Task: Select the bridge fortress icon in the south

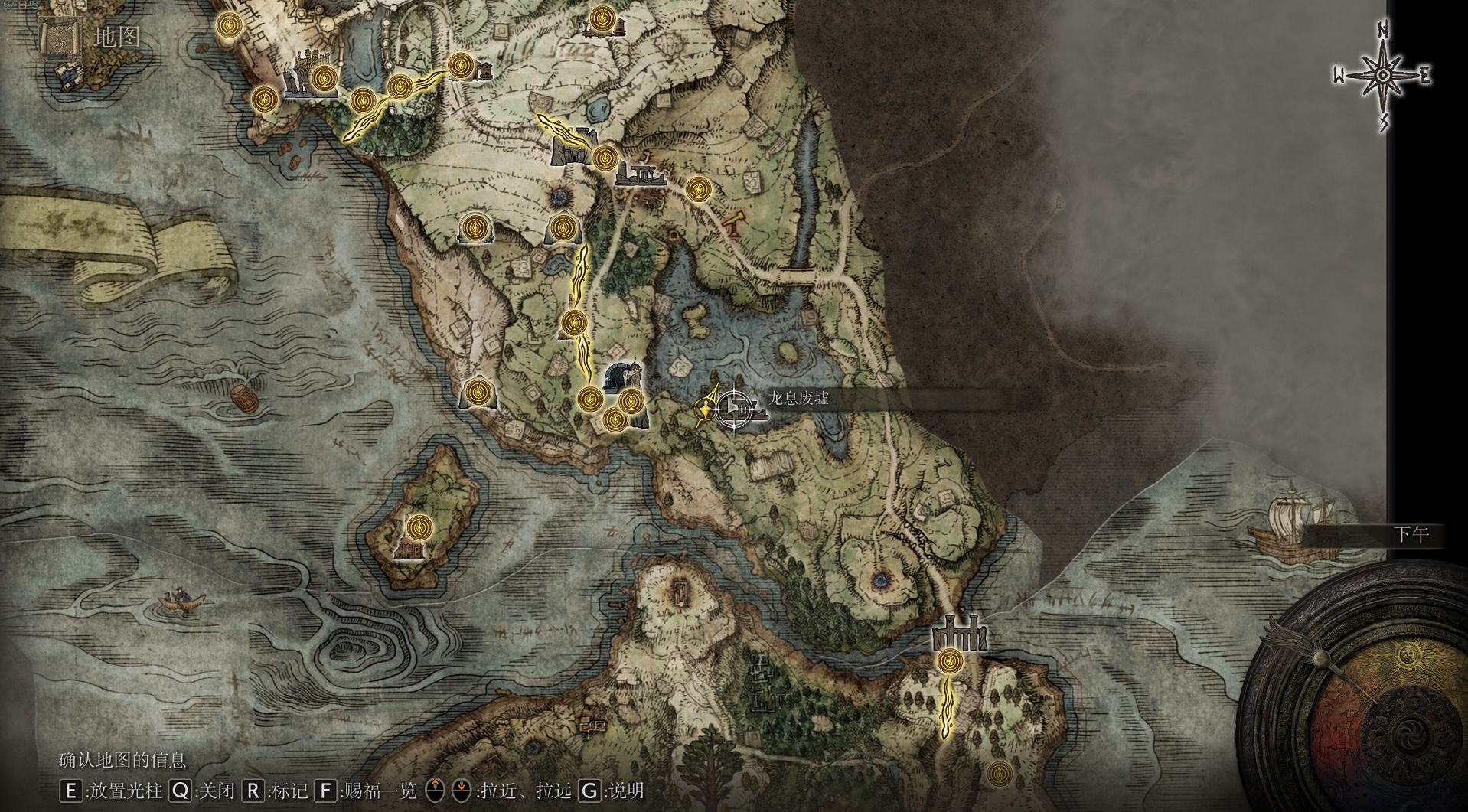Action: pos(958,632)
